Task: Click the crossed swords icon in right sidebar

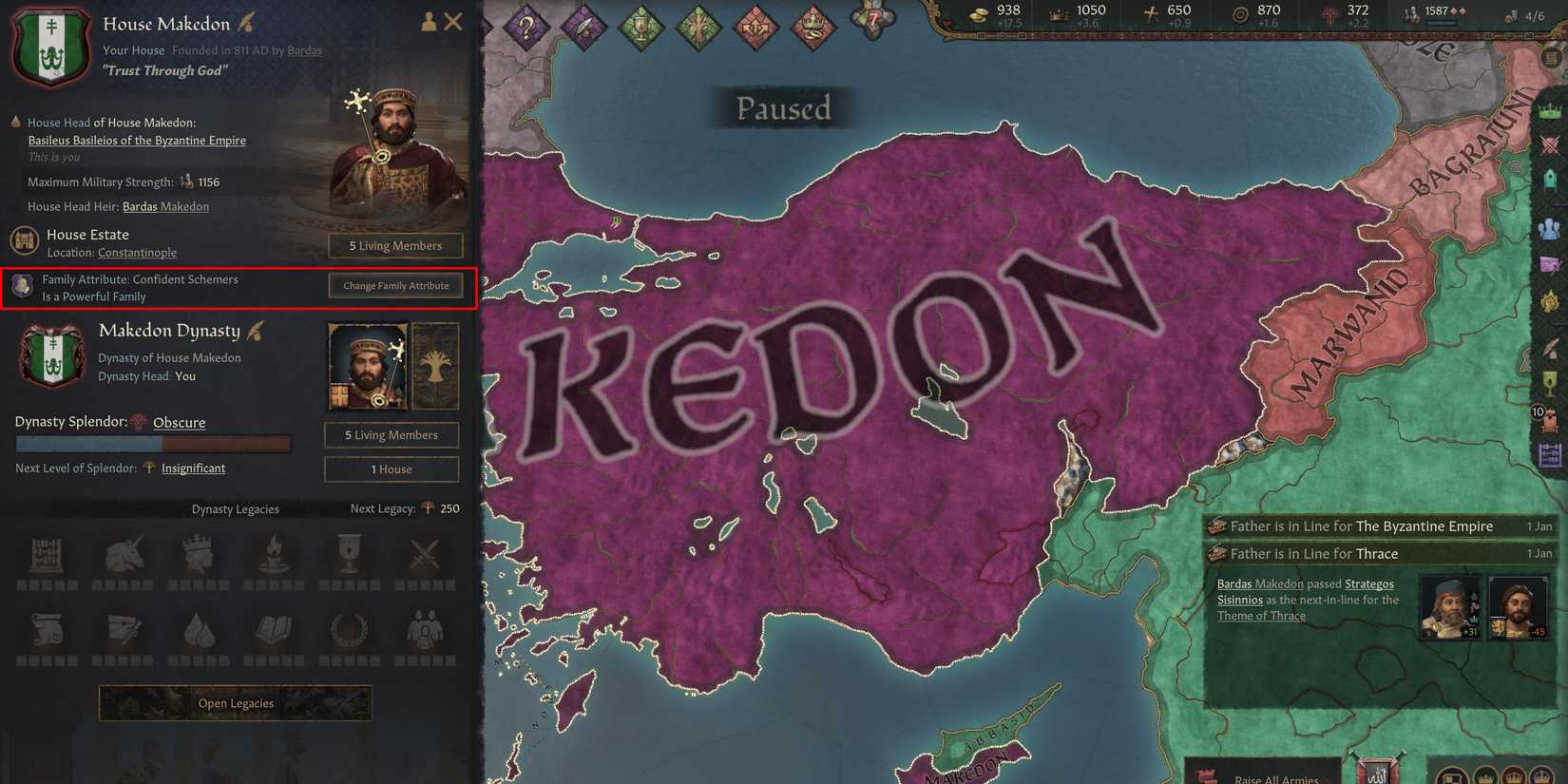Action: (x=1549, y=145)
